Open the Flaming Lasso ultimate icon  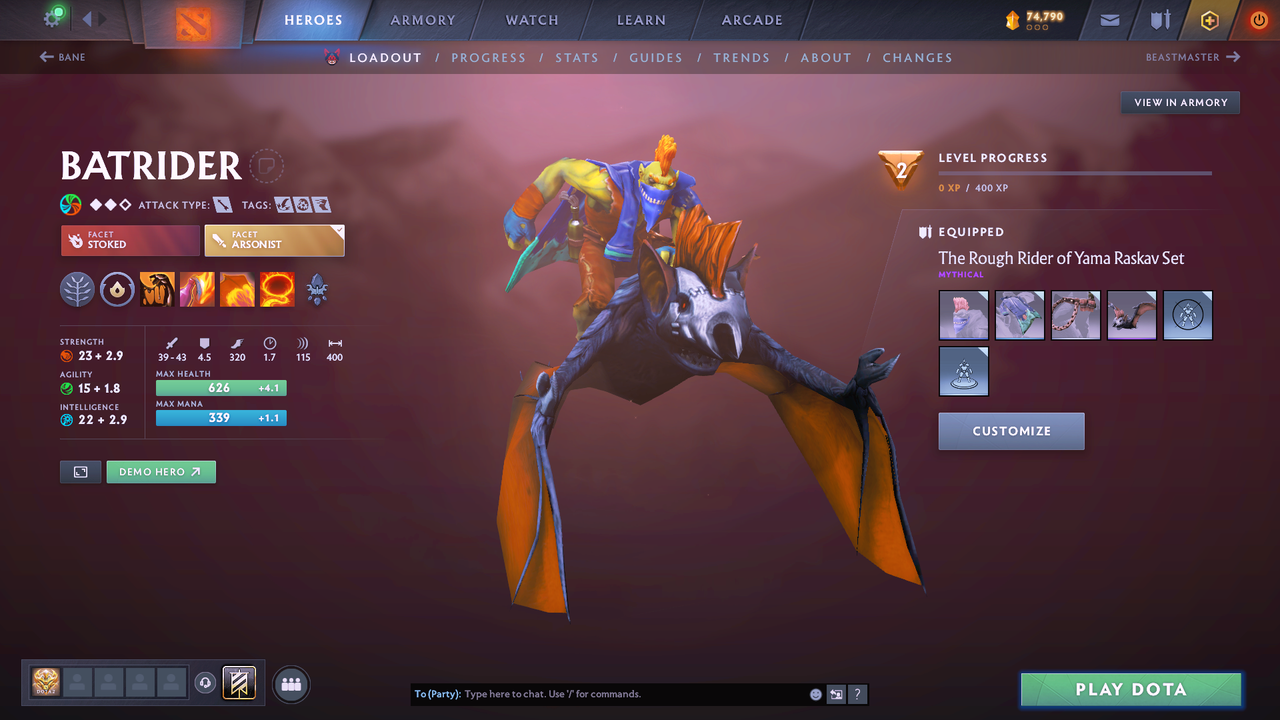[x=276, y=290]
